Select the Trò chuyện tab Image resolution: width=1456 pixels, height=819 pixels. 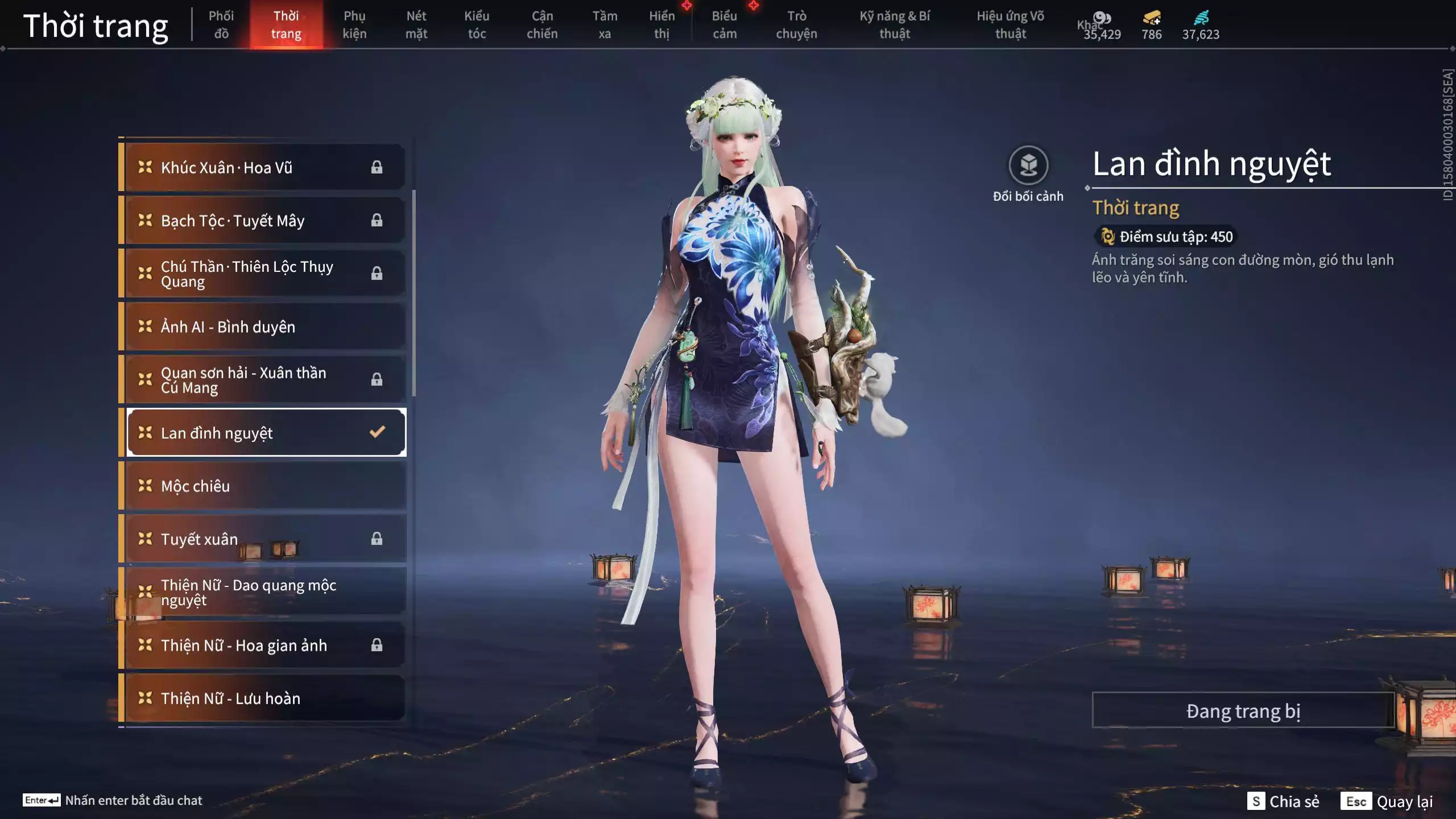coord(796,25)
